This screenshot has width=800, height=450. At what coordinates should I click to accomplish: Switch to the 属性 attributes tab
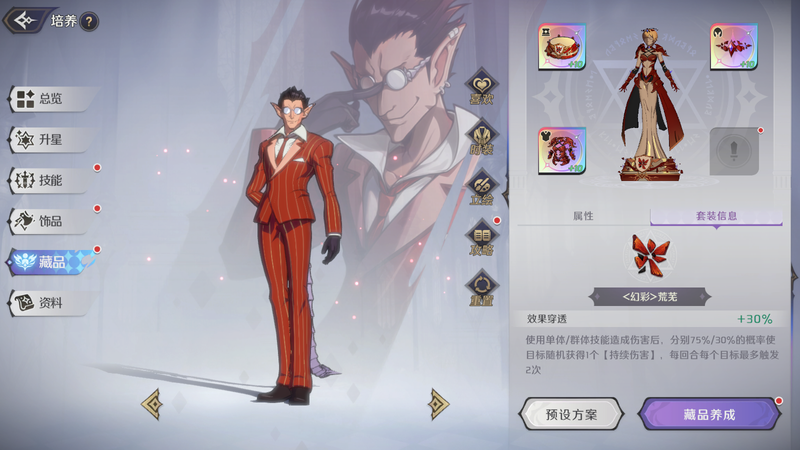point(583,215)
